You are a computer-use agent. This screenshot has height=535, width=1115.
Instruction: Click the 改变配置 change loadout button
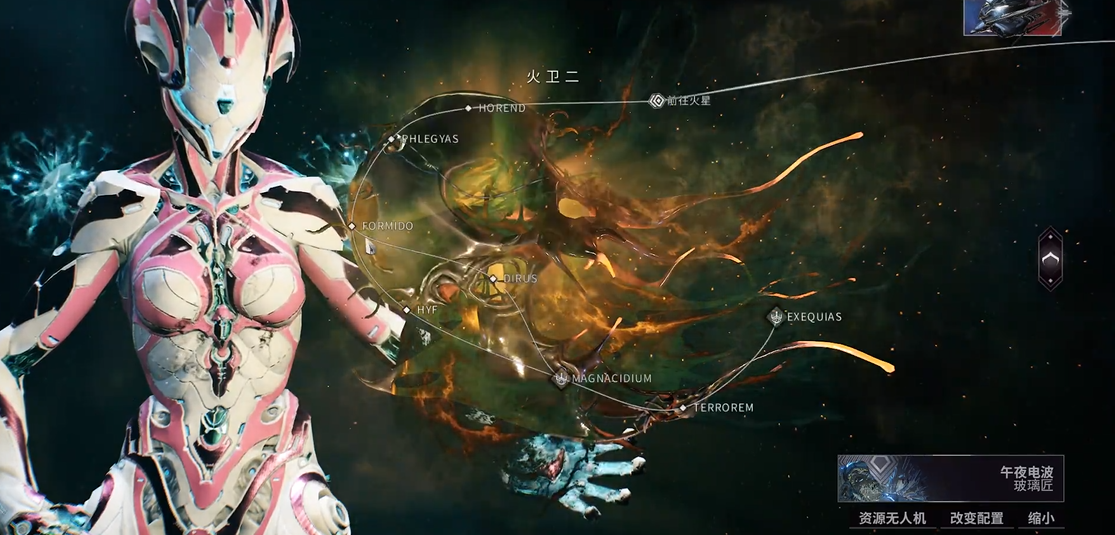pos(977,518)
